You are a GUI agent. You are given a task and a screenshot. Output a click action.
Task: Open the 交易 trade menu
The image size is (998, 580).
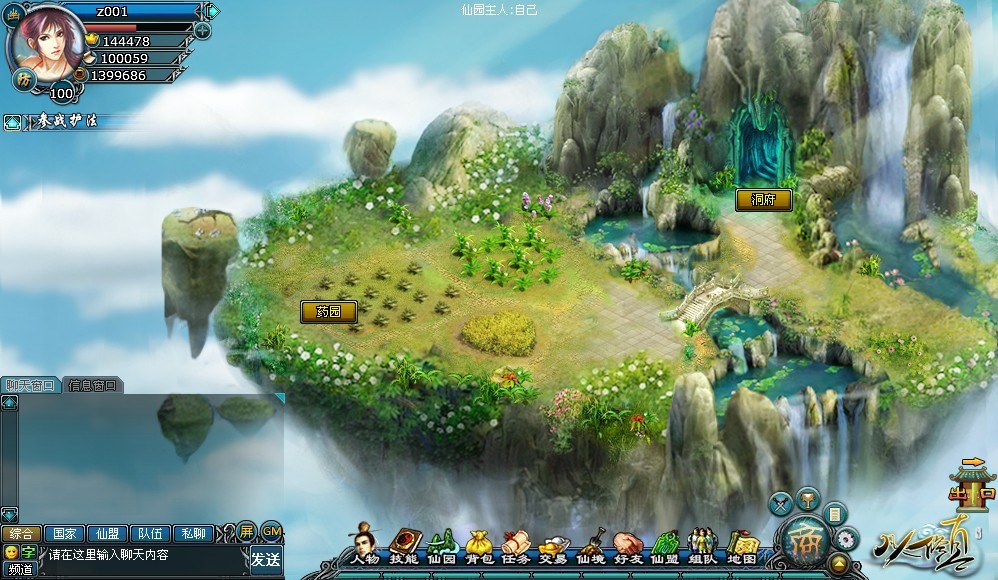pos(552,545)
